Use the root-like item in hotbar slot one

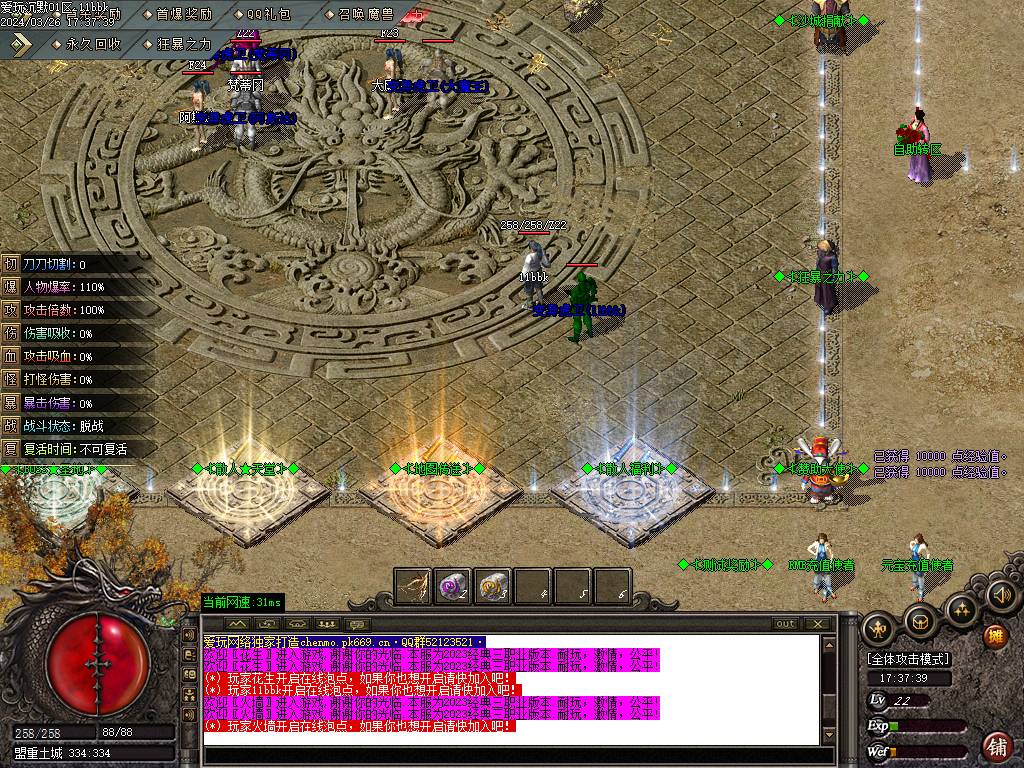click(x=412, y=586)
